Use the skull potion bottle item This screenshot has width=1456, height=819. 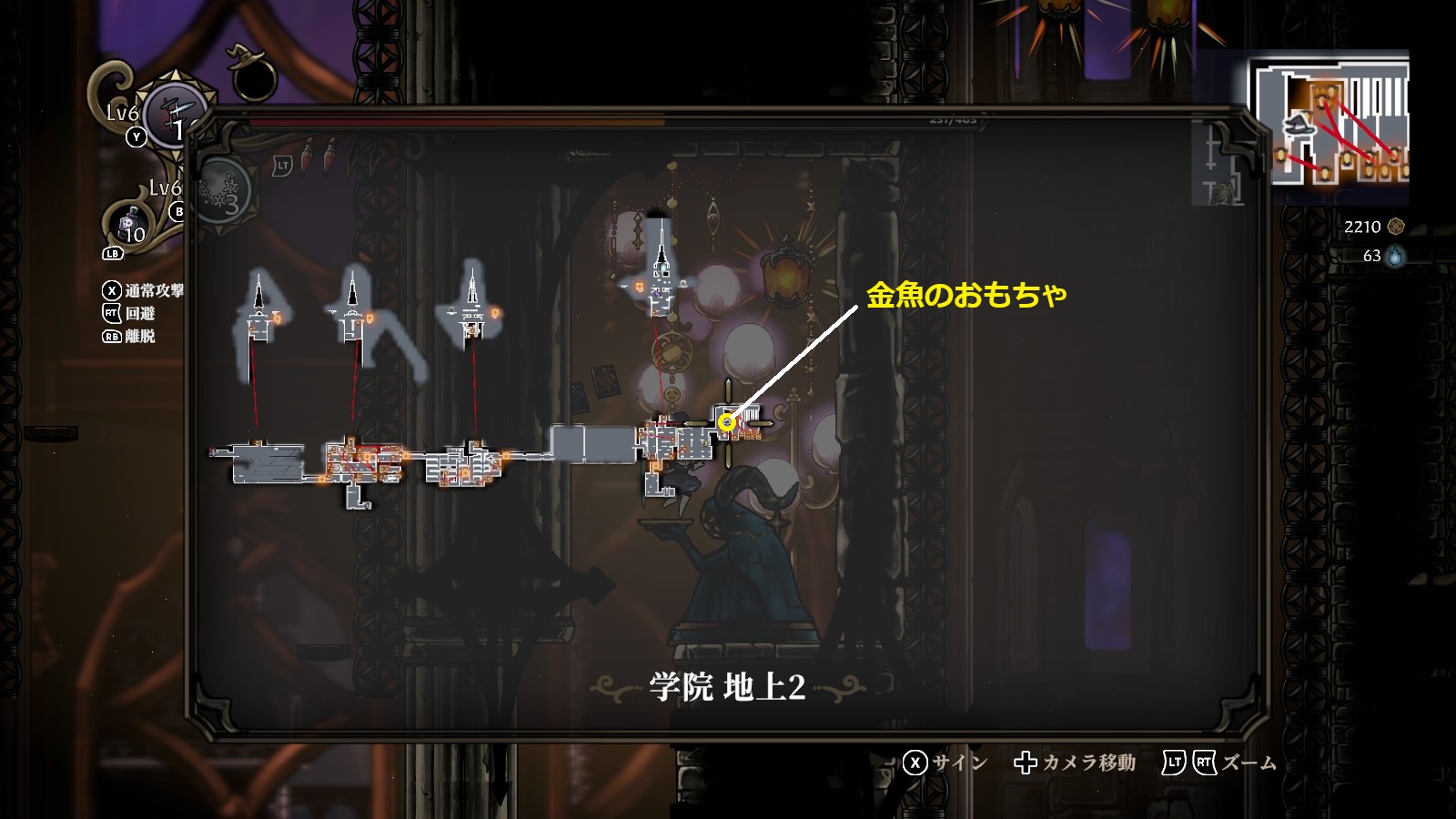[128, 223]
